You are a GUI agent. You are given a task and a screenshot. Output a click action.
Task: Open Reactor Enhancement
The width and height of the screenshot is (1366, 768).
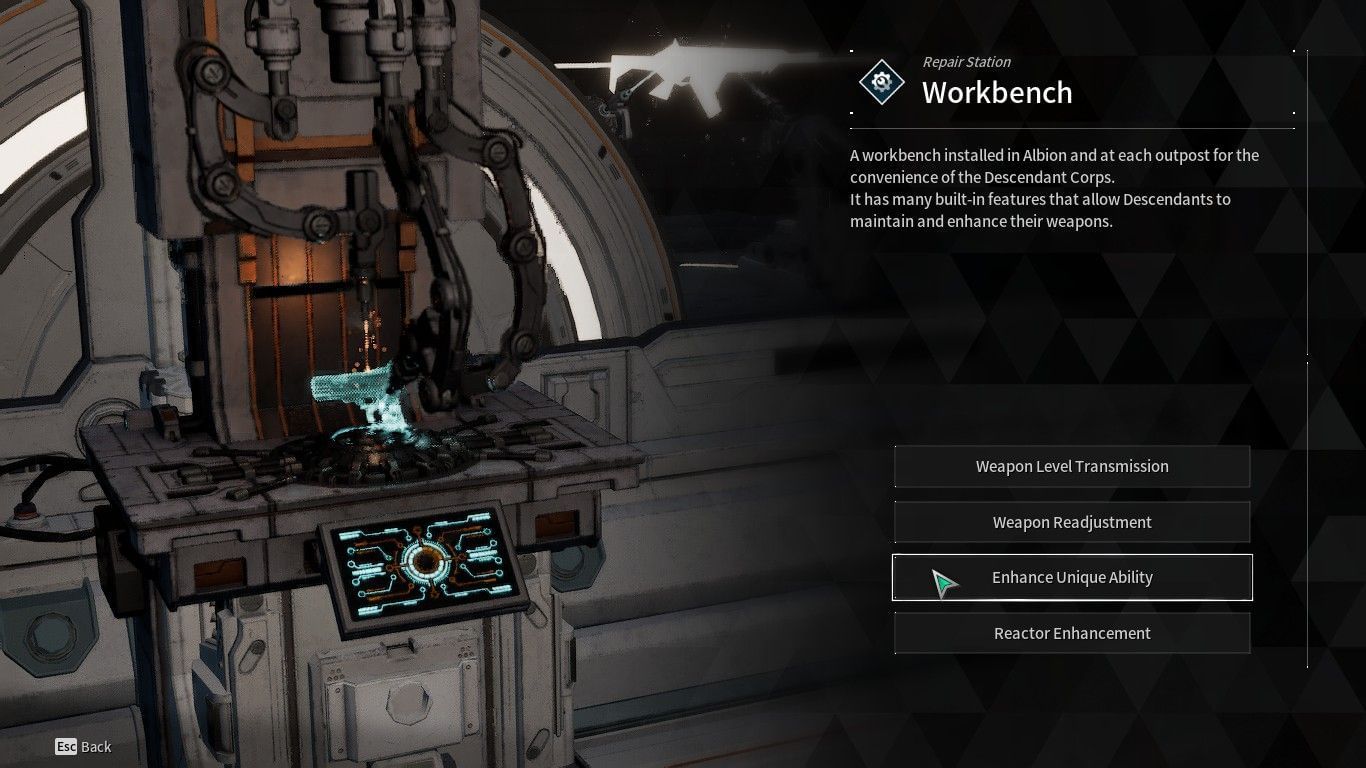tap(1072, 633)
